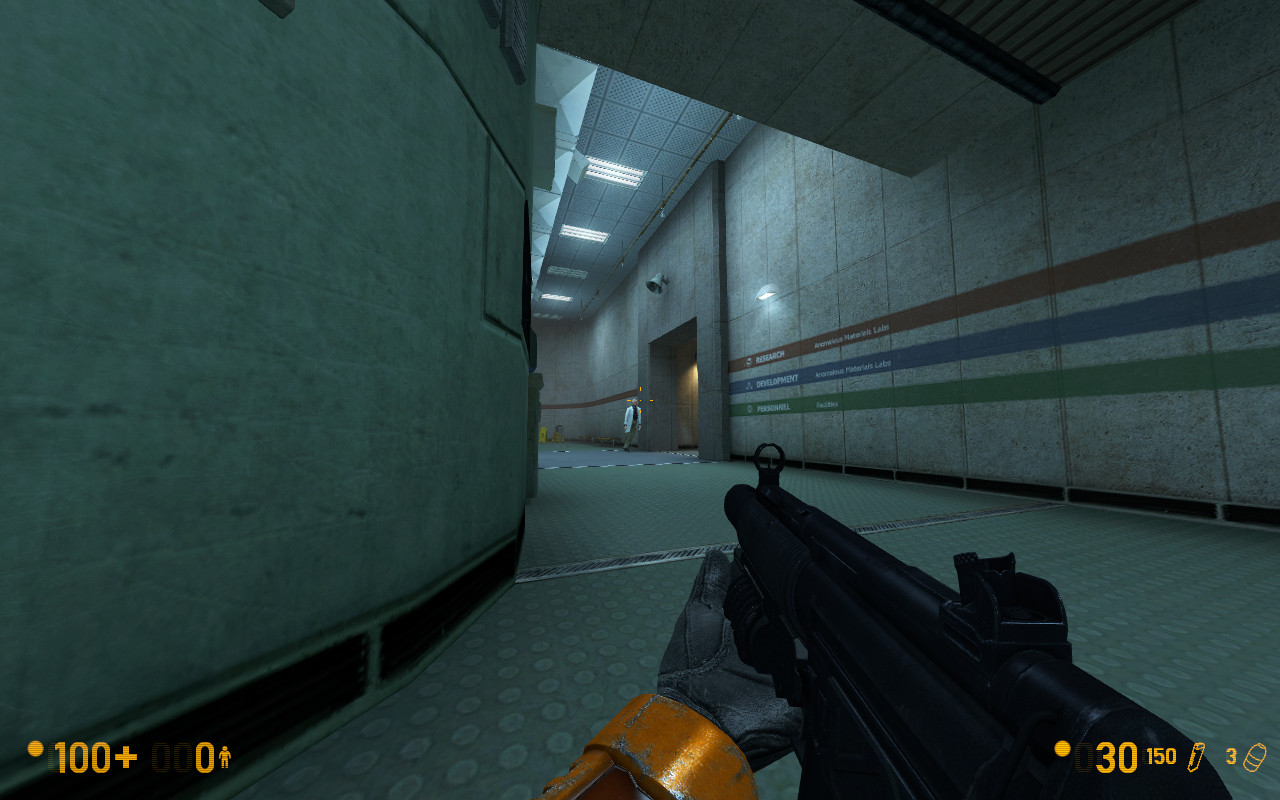This screenshot has height=800, width=1280.
Task: Click the RESEARCH sign's skull icon
Action: click(x=748, y=361)
